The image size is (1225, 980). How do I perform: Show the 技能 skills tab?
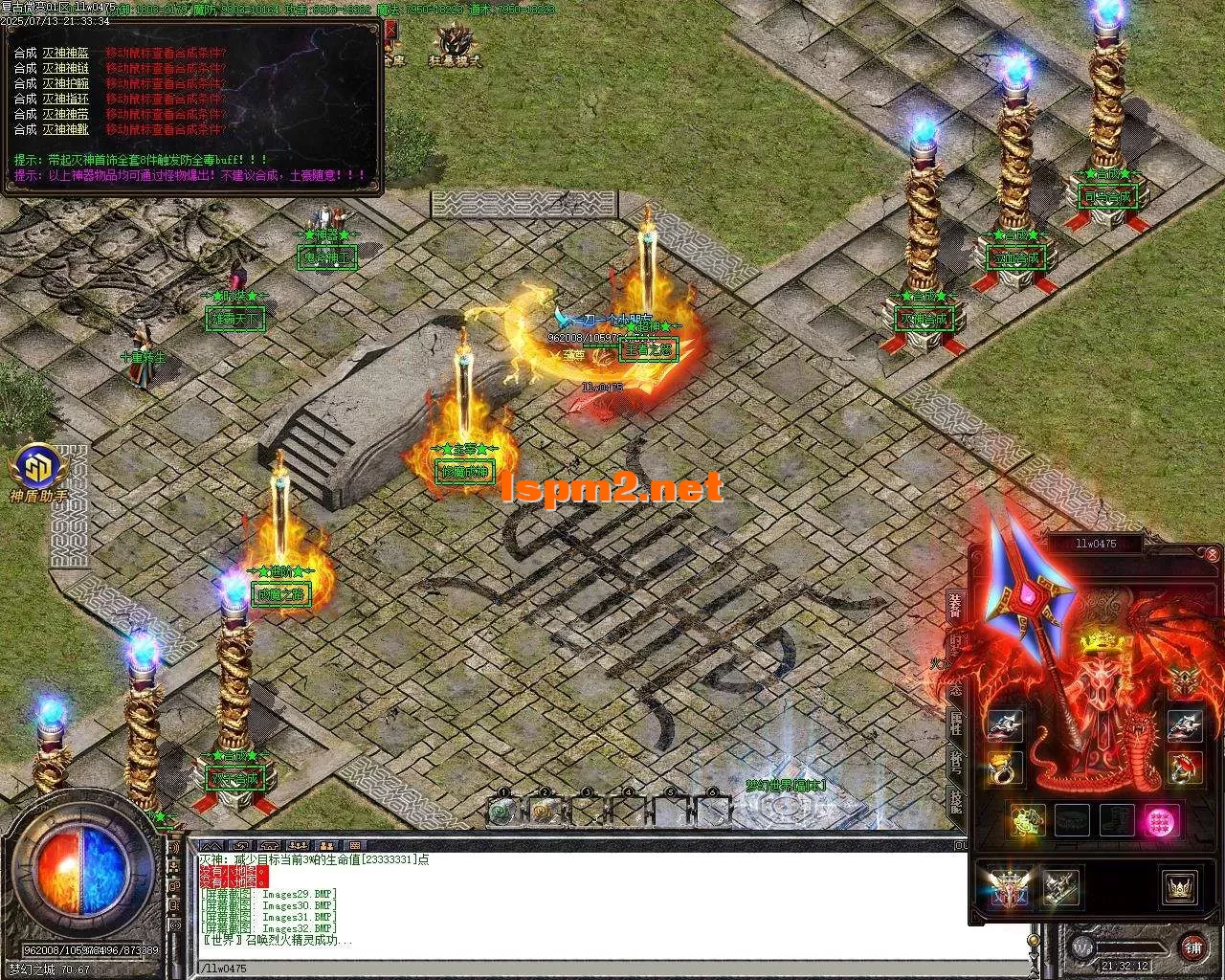point(955,802)
